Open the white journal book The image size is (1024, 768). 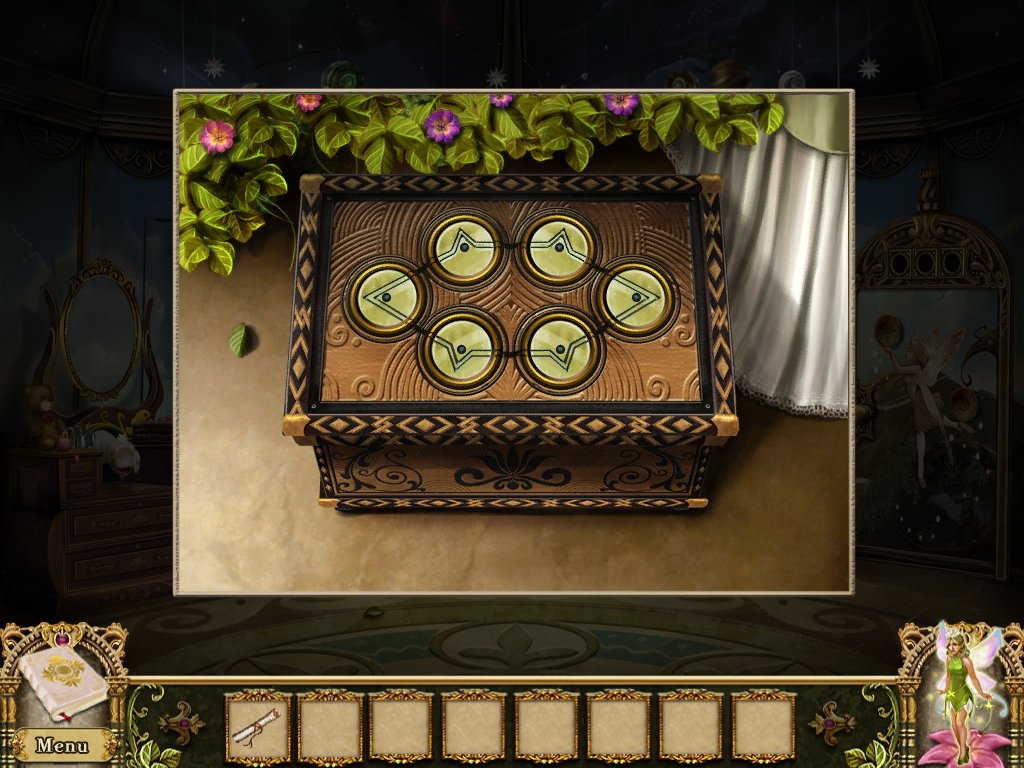pos(62,683)
